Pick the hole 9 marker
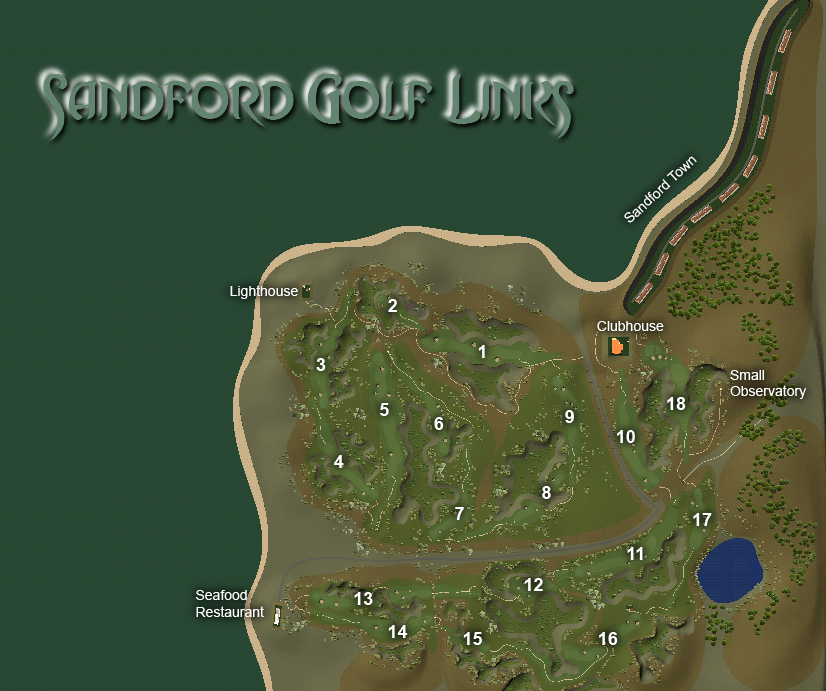This screenshot has width=826, height=691. [569, 416]
